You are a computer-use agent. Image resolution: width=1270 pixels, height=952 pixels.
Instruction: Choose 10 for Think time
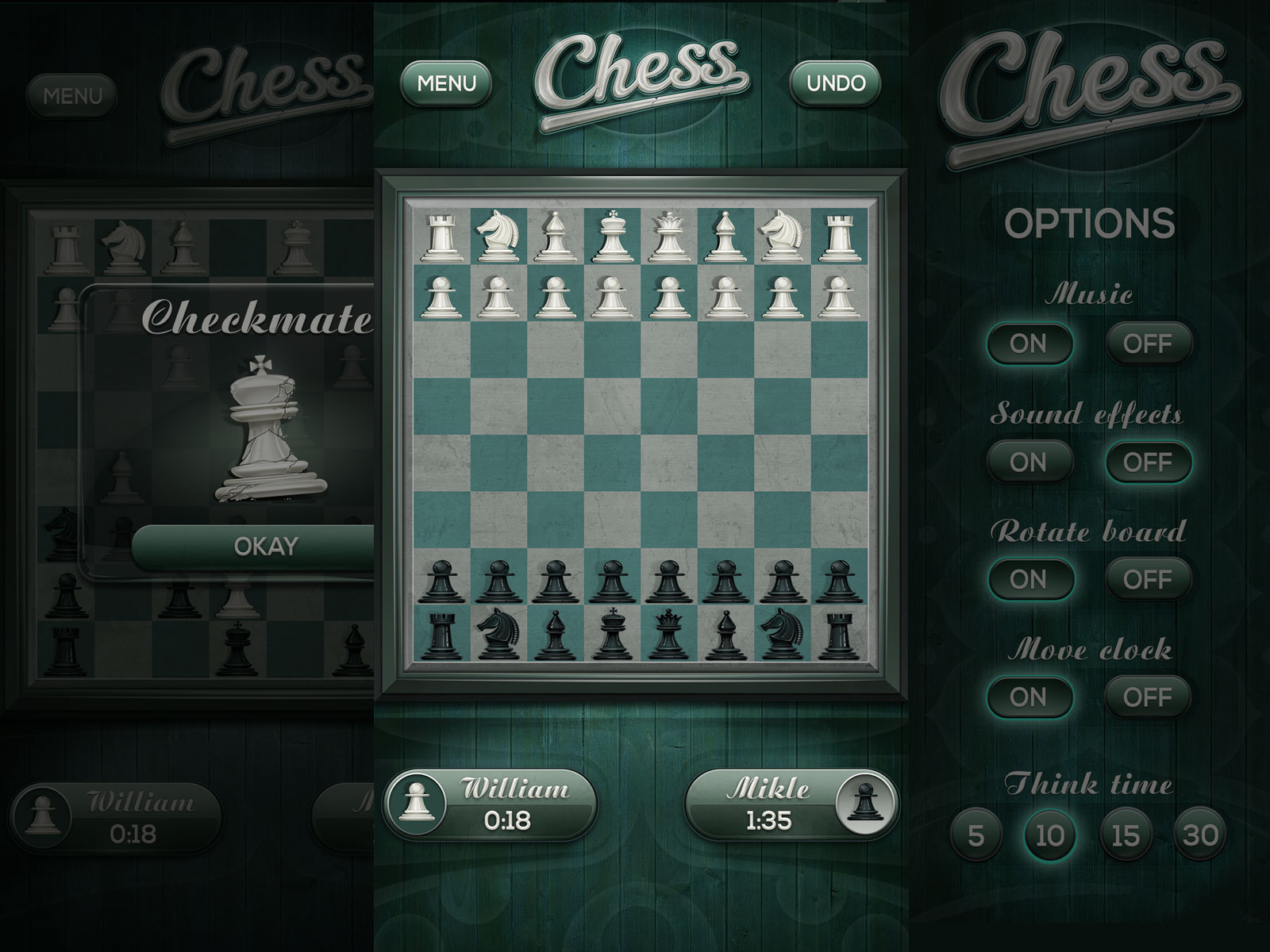coord(1049,835)
